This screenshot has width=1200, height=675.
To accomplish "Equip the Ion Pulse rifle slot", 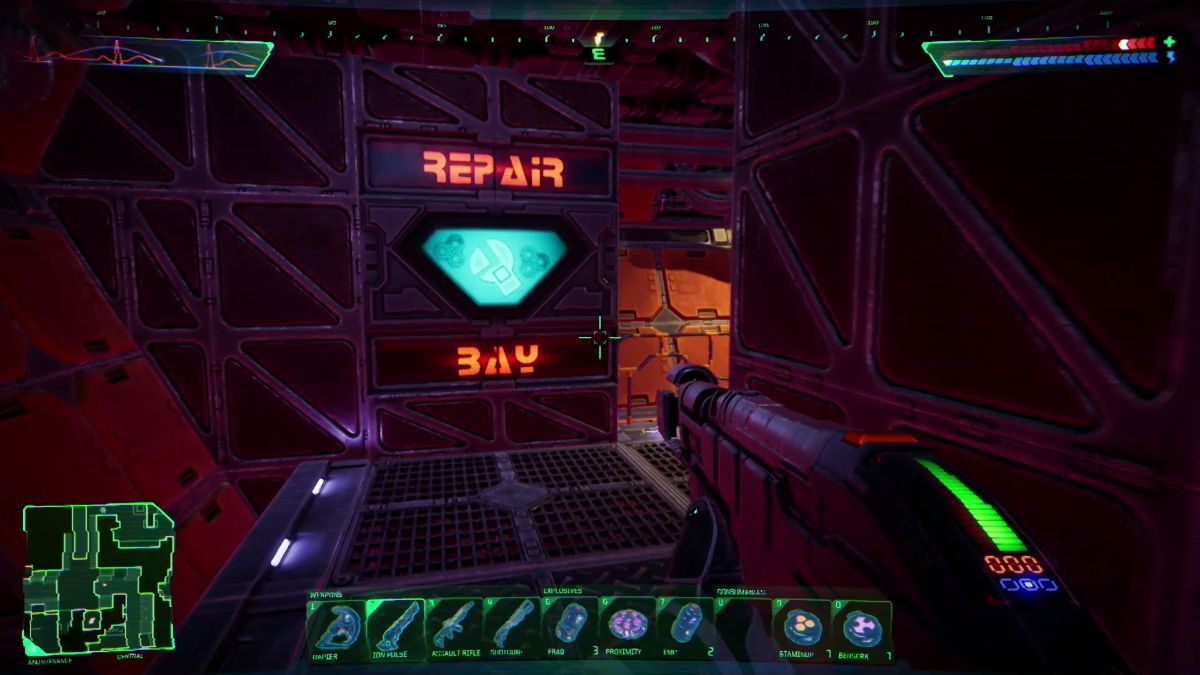I will click(394, 627).
